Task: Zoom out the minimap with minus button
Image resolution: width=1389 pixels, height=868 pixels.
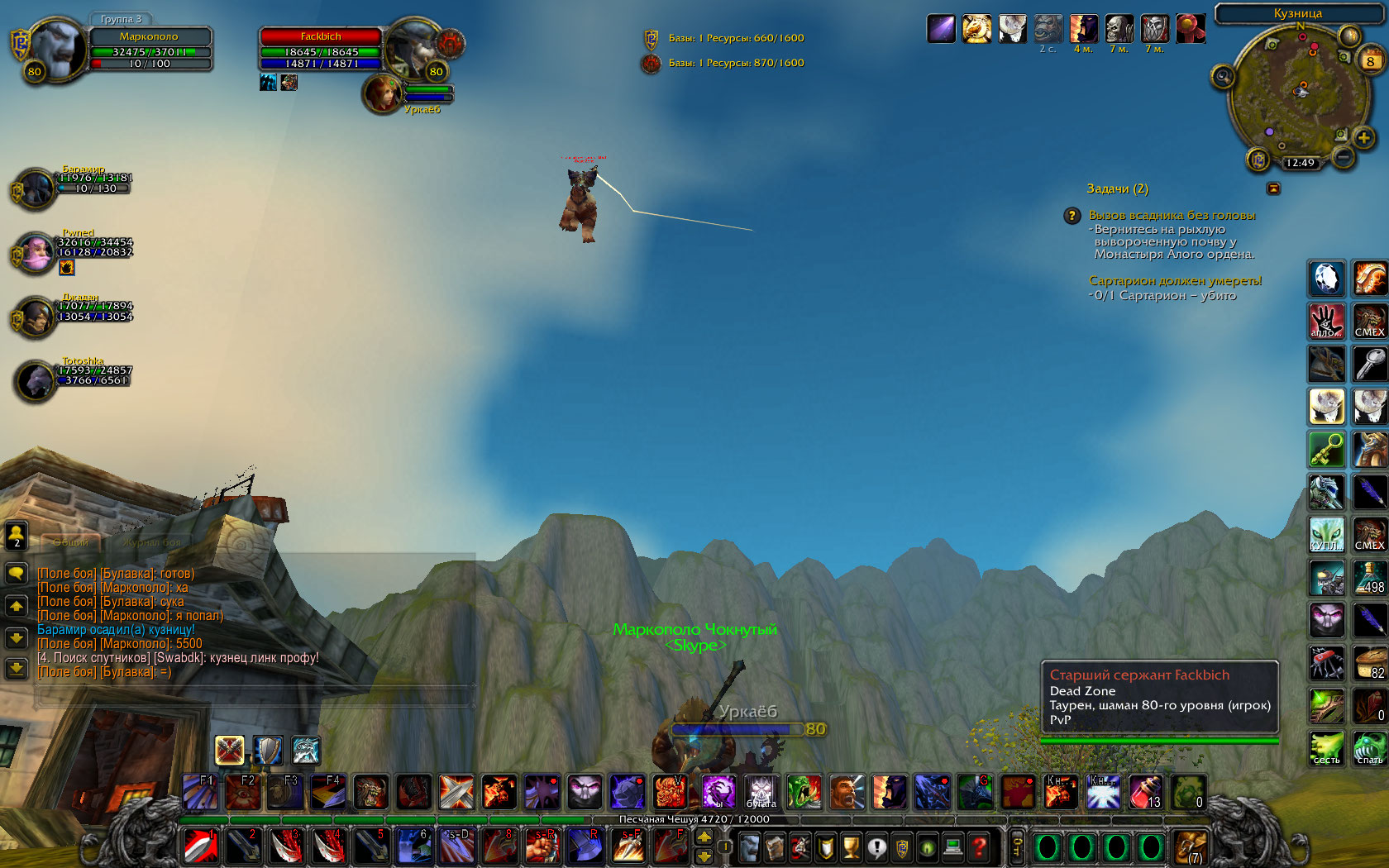Action: point(1344,156)
